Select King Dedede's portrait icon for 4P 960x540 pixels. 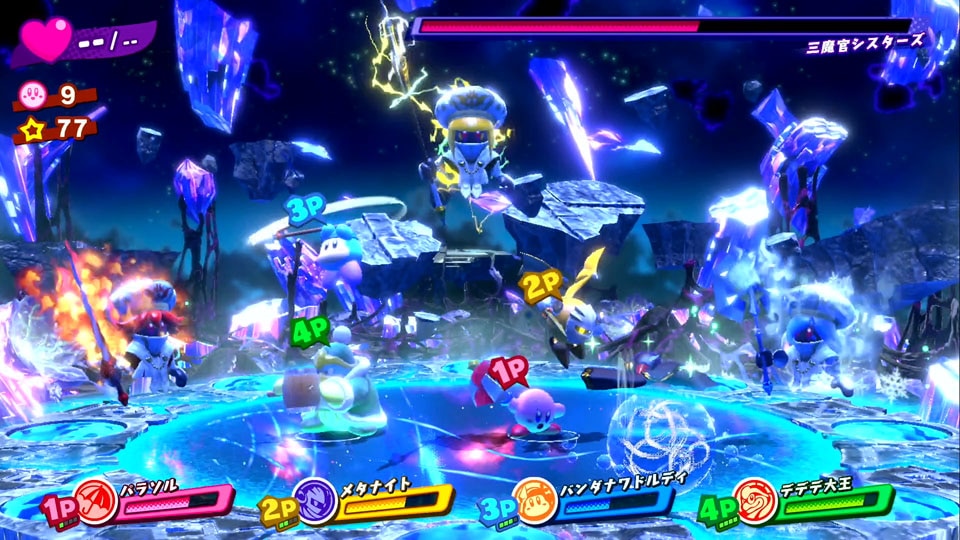(x=755, y=499)
